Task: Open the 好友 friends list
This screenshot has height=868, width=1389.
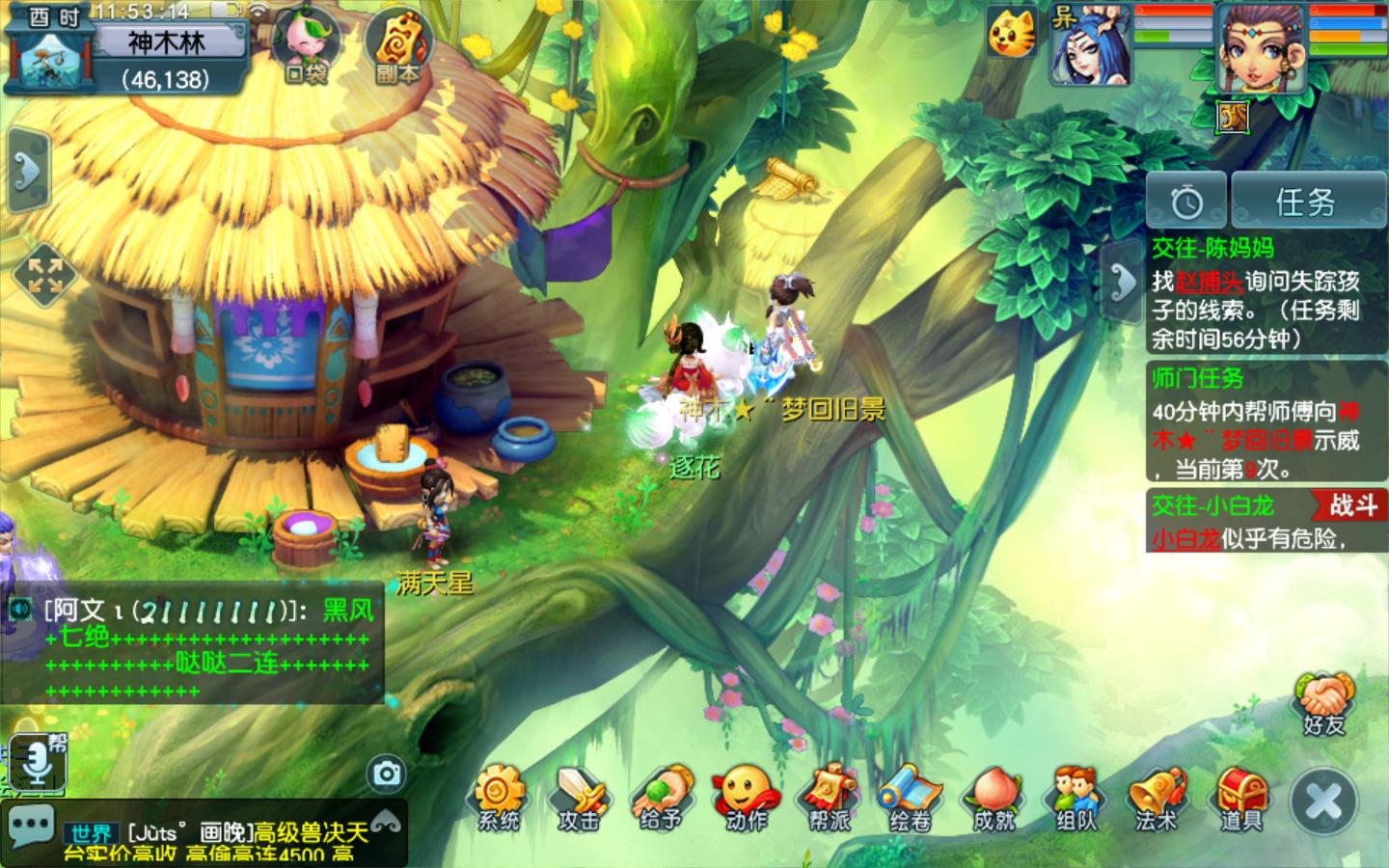Action: [1324, 705]
